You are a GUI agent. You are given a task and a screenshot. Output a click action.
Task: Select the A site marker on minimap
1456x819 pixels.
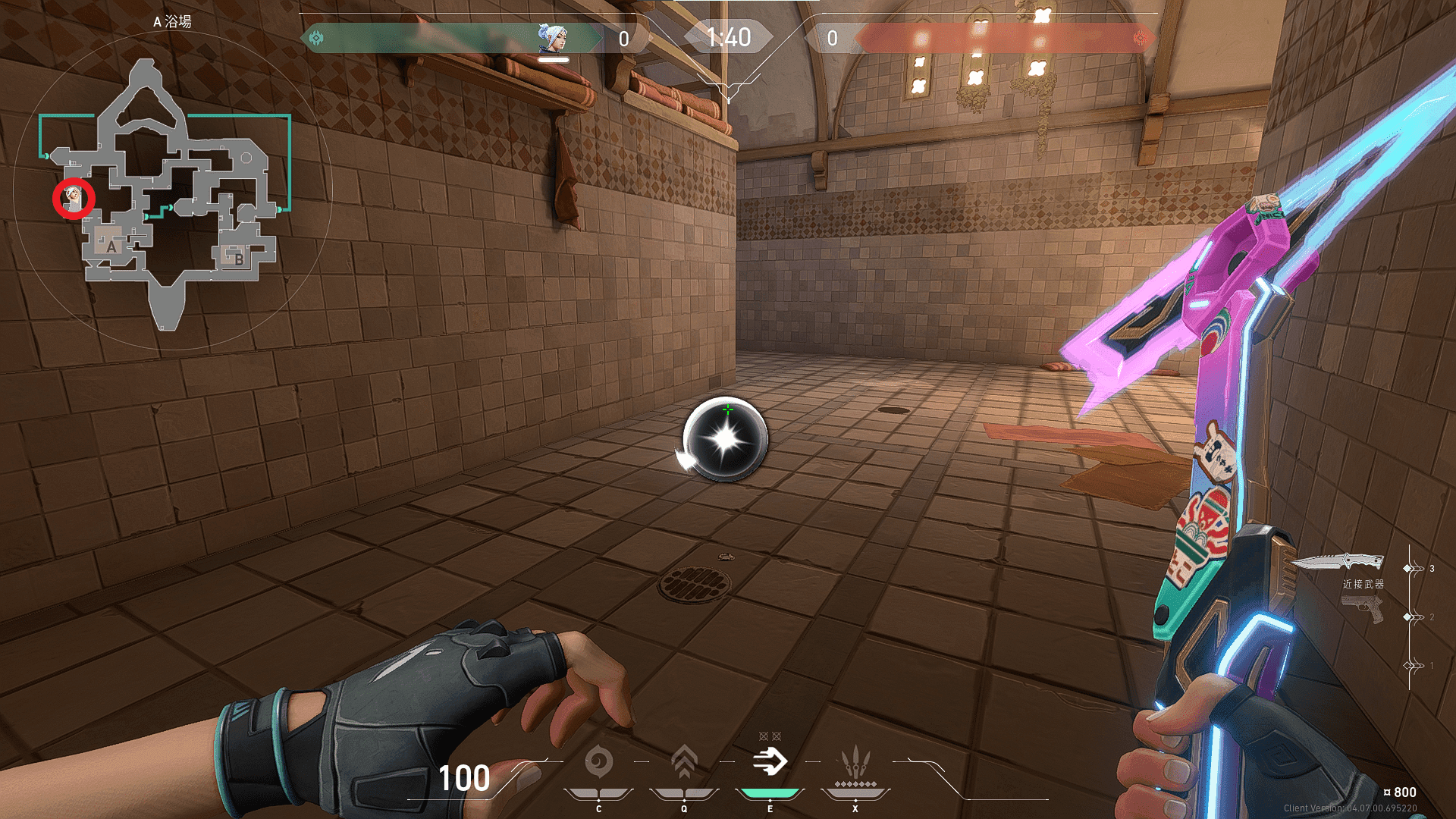click(111, 246)
